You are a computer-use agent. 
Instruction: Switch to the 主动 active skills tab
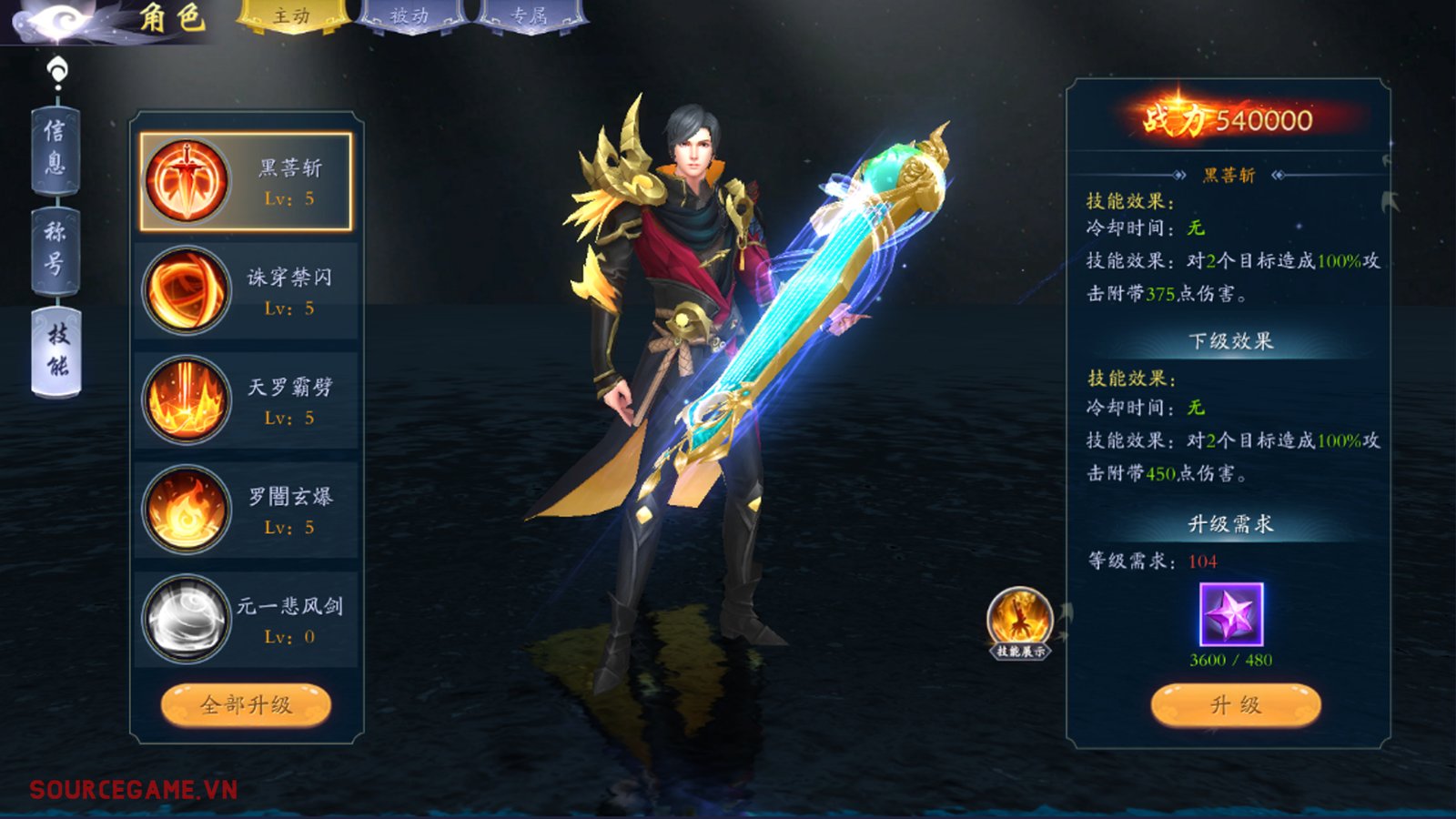pyautogui.click(x=292, y=16)
